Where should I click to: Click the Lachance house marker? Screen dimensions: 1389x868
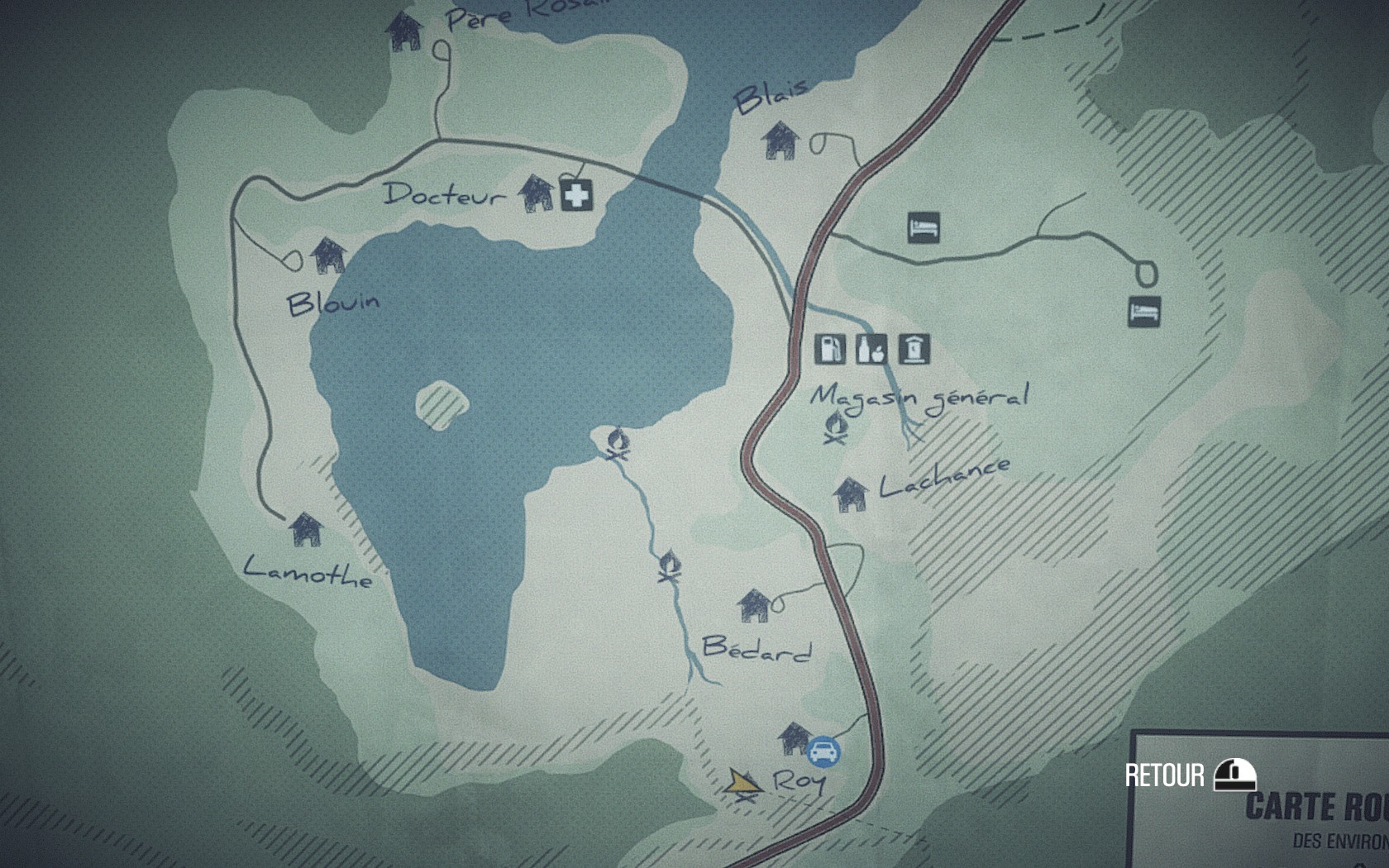coord(850,494)
